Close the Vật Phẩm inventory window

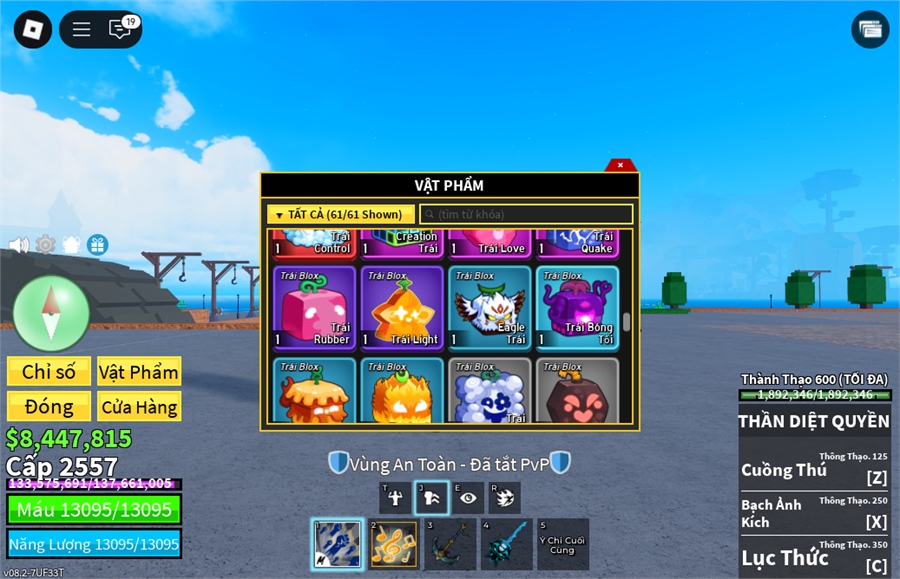coord(621,165)
